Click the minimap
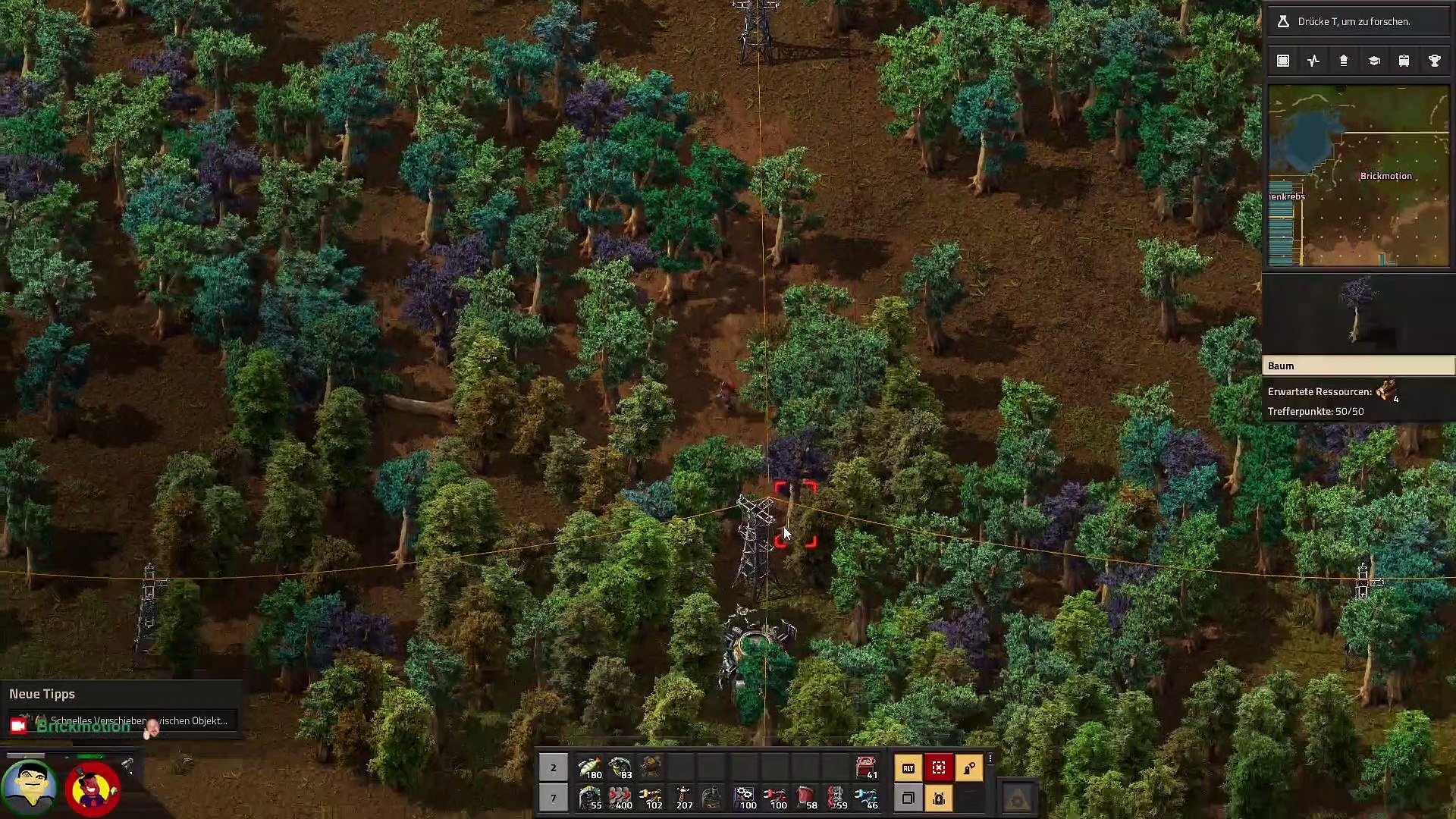The height and width of the screenshot is (819, 1456). 1358,175
